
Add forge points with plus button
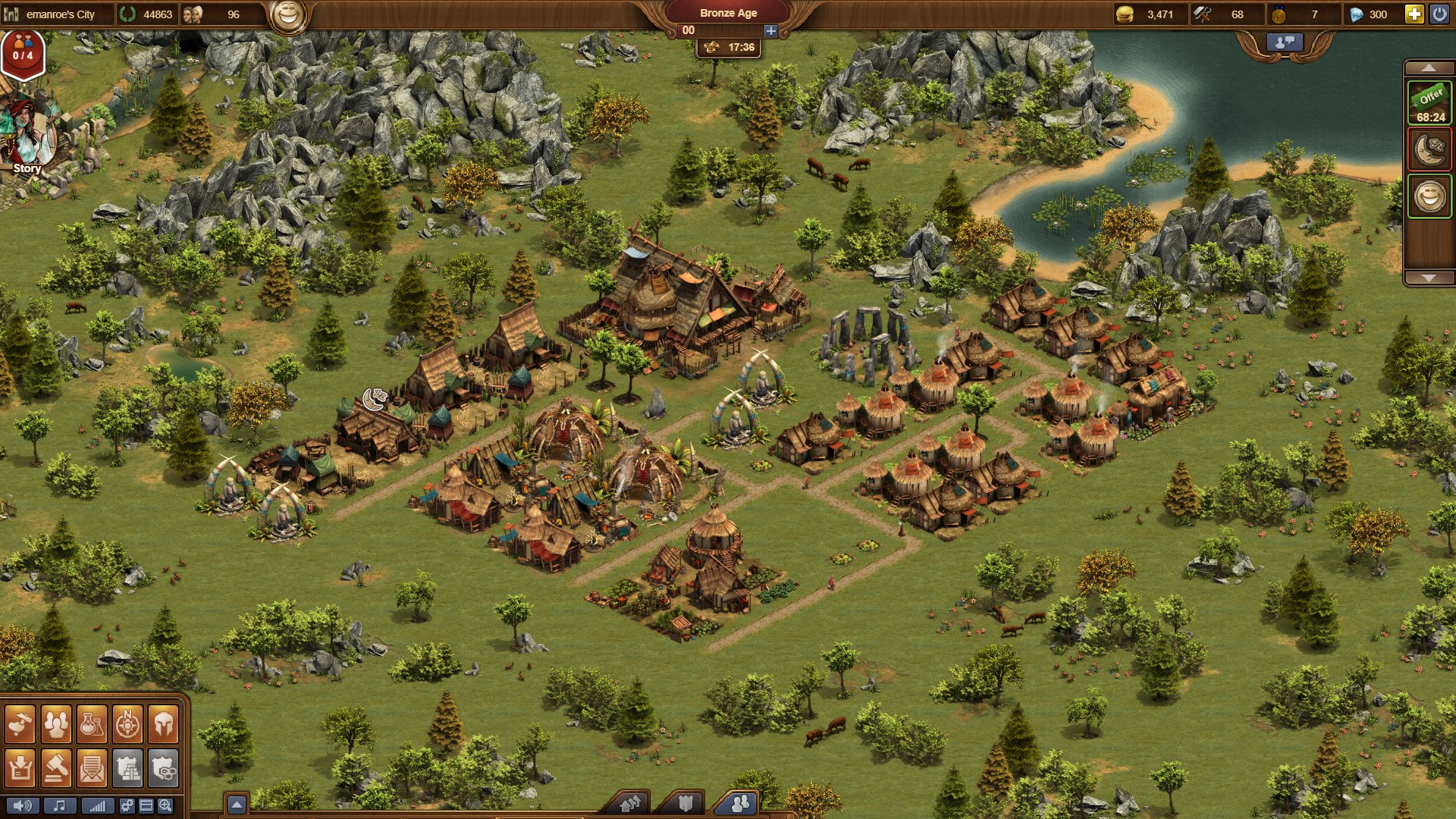(770, 30)
